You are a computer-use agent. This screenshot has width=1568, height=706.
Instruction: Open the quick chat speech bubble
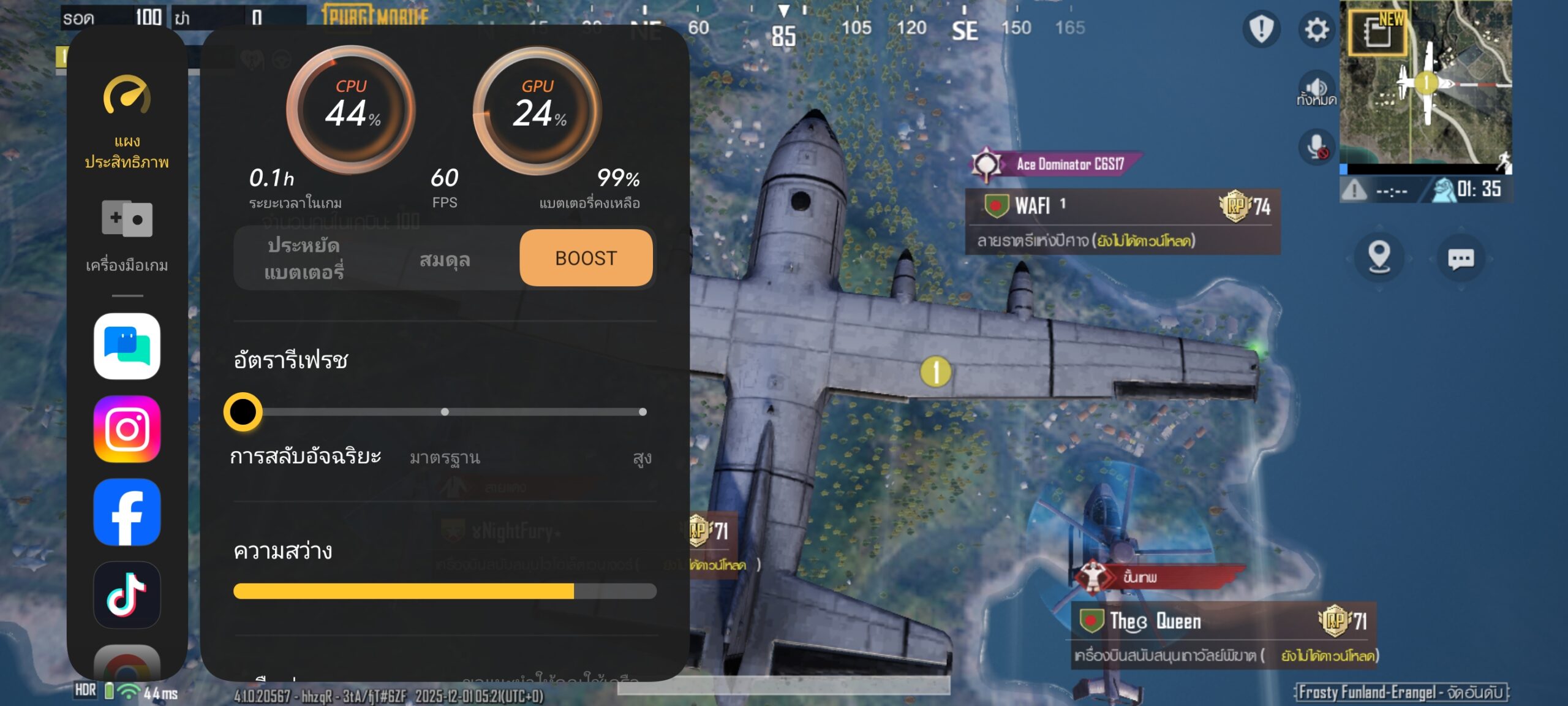click(x=1460, y=259)
